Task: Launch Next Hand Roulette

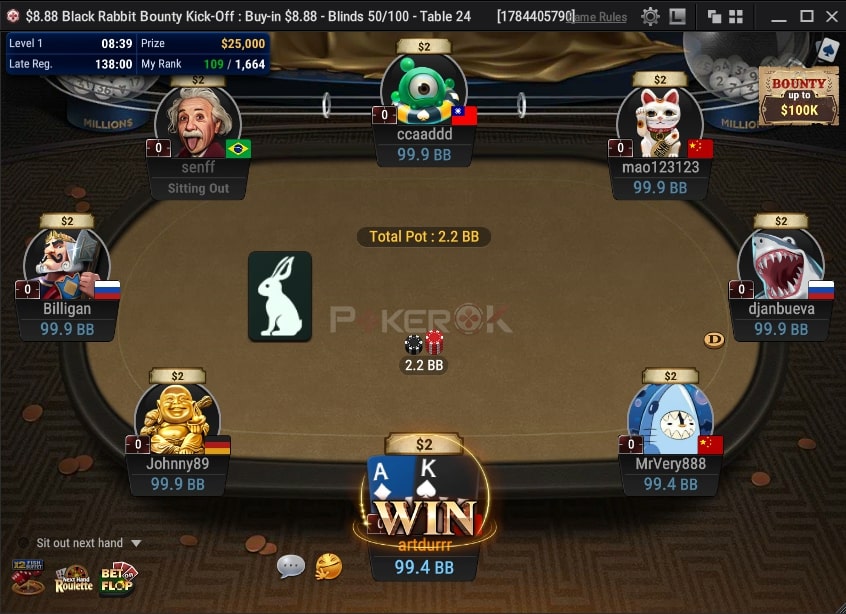Action: pos(73,577)
